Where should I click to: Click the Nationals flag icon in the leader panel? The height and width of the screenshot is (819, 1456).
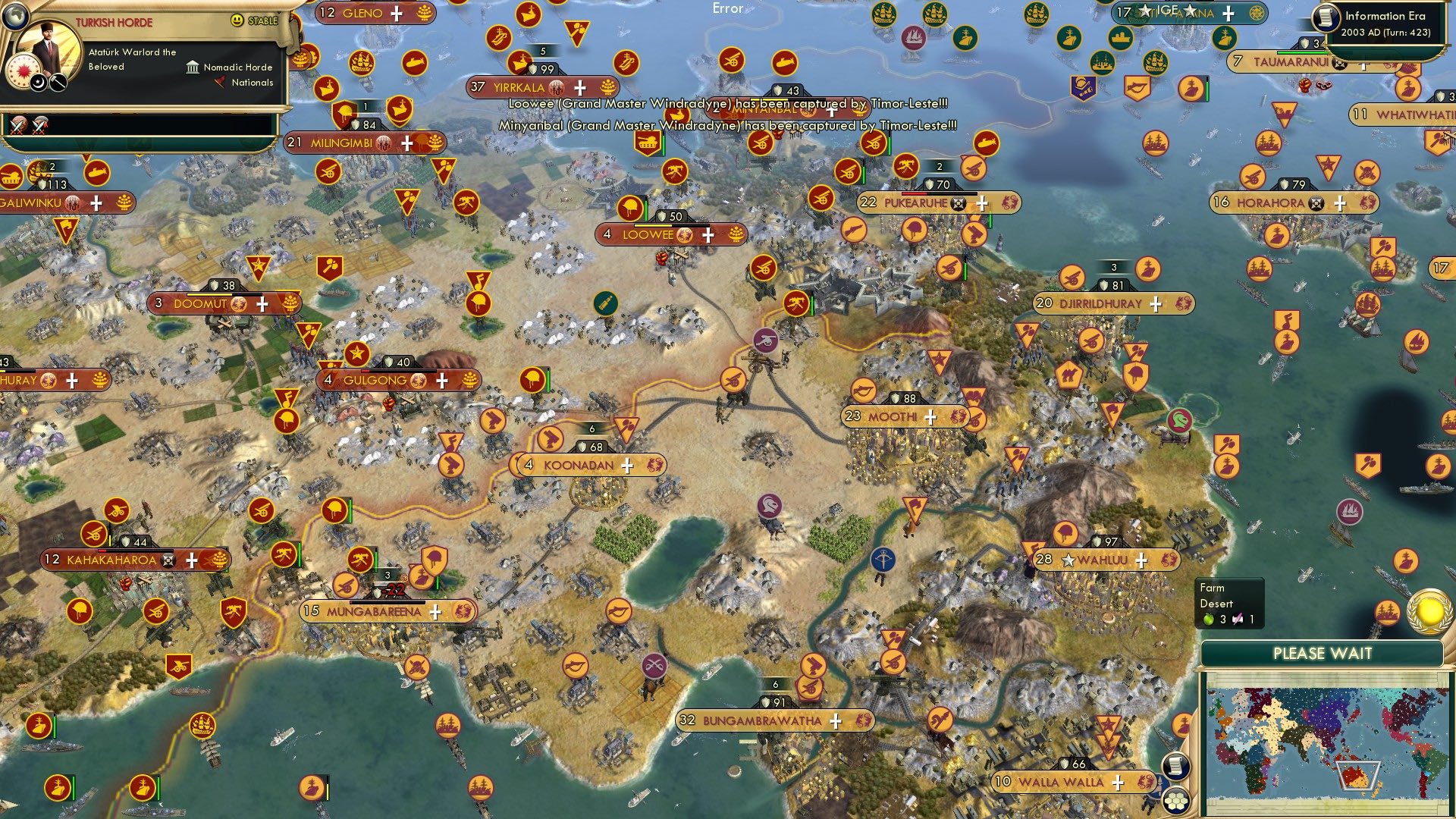tap(221, 83)
